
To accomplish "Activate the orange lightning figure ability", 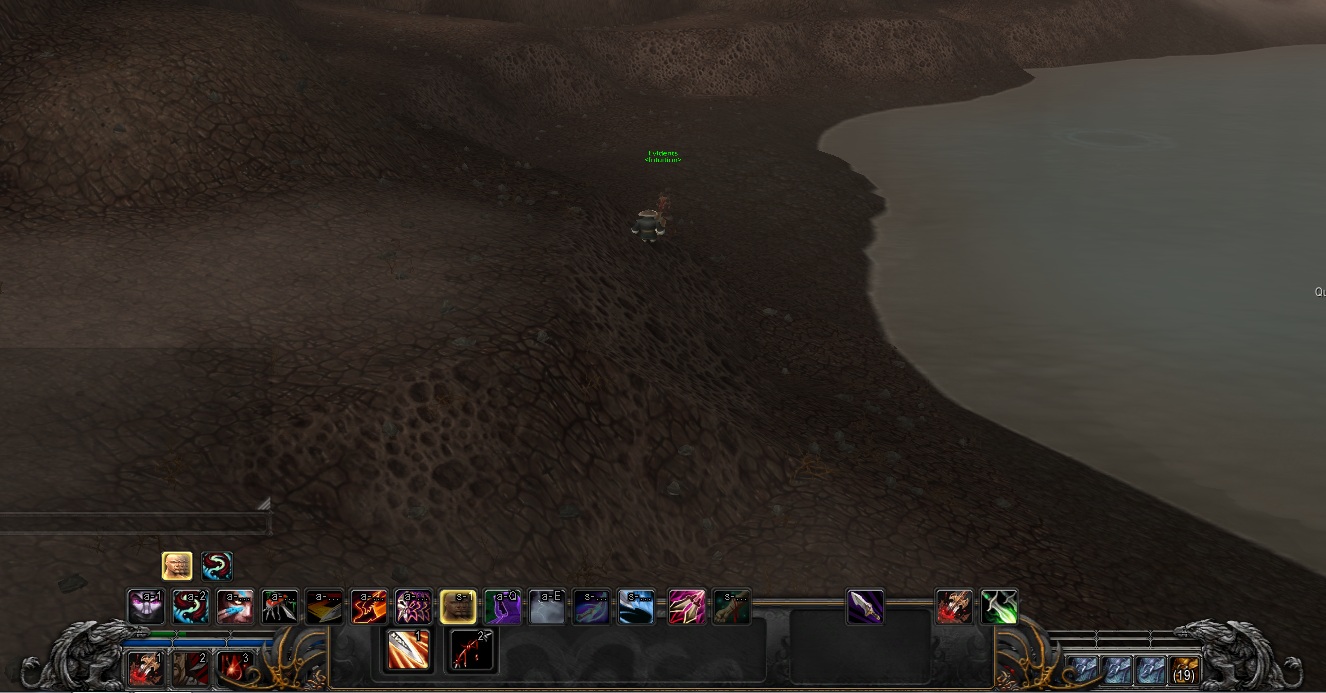I will 369,607.
